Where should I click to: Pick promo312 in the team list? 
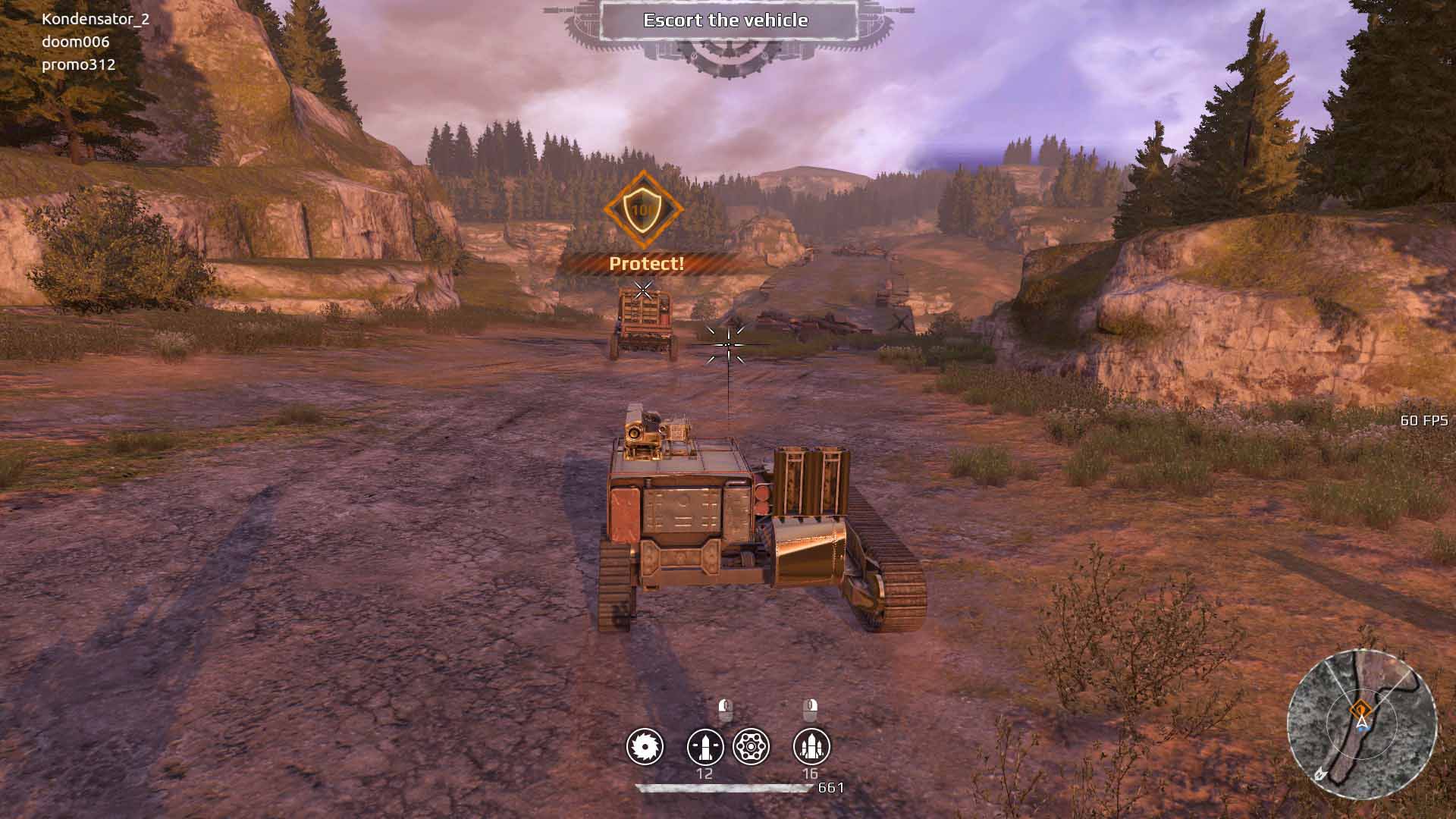pyautogui.click(x=79, y=64)
